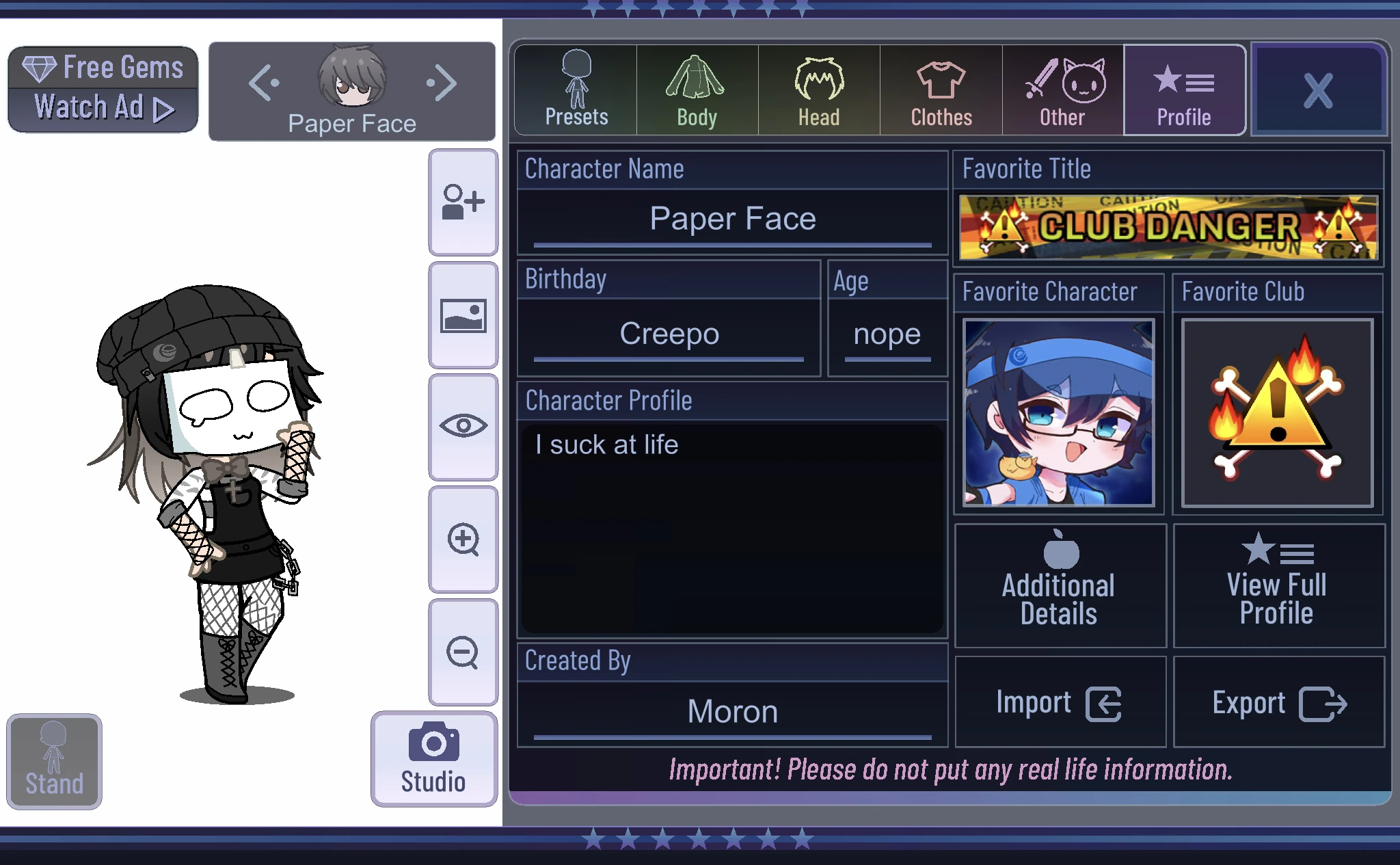
Task: Switch to the next character with right arrow
Action: tap(441, 82)
